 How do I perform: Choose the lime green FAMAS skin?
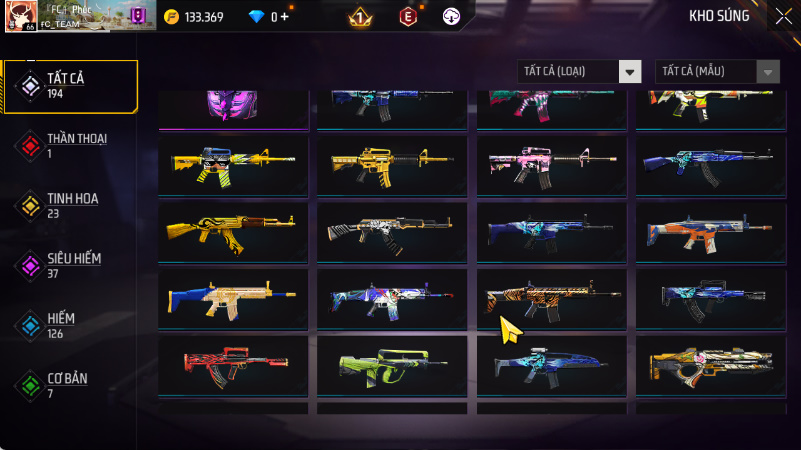pos(392,364)
